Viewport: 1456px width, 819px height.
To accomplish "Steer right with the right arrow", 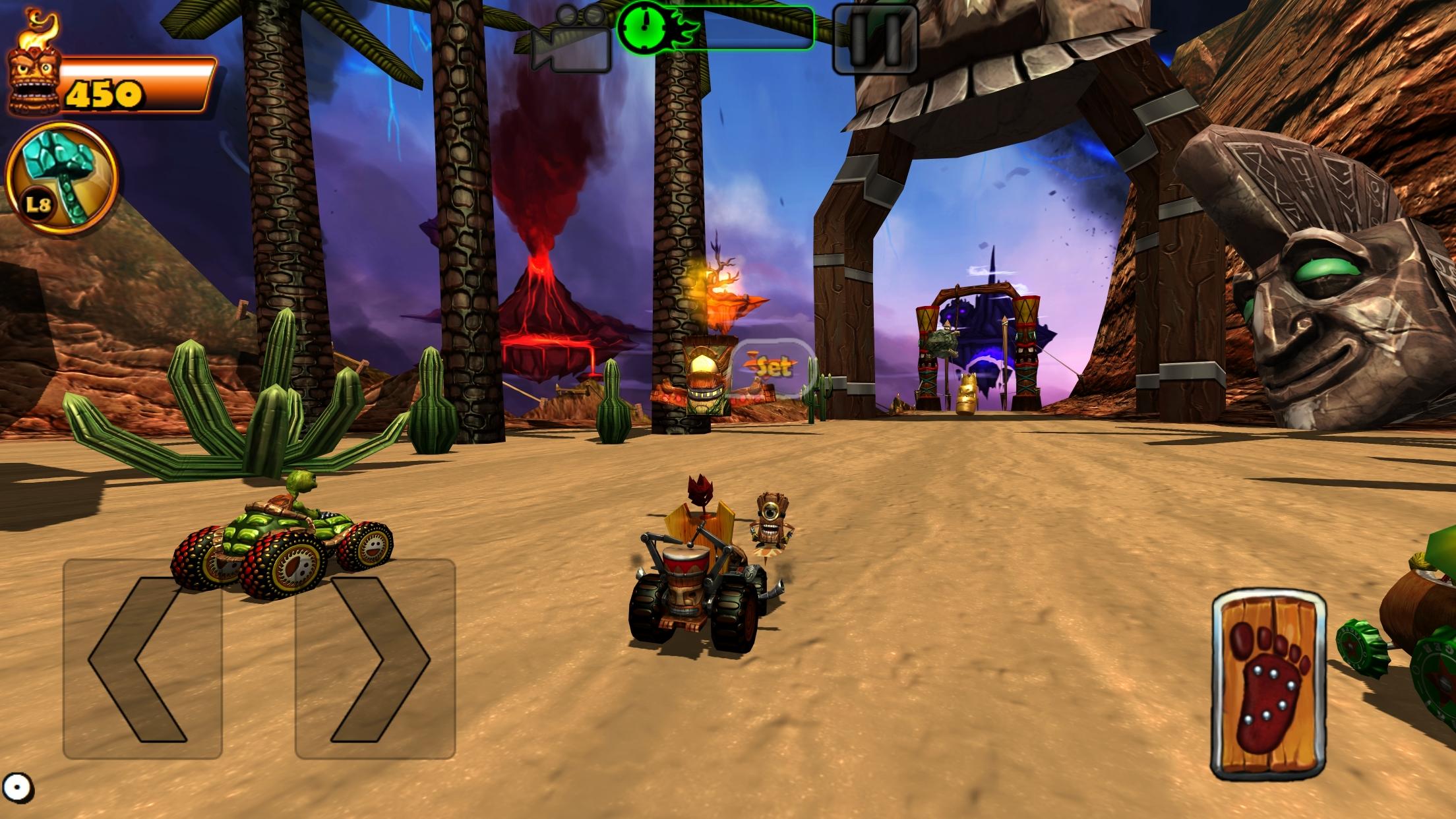I will tap(375, 658).
